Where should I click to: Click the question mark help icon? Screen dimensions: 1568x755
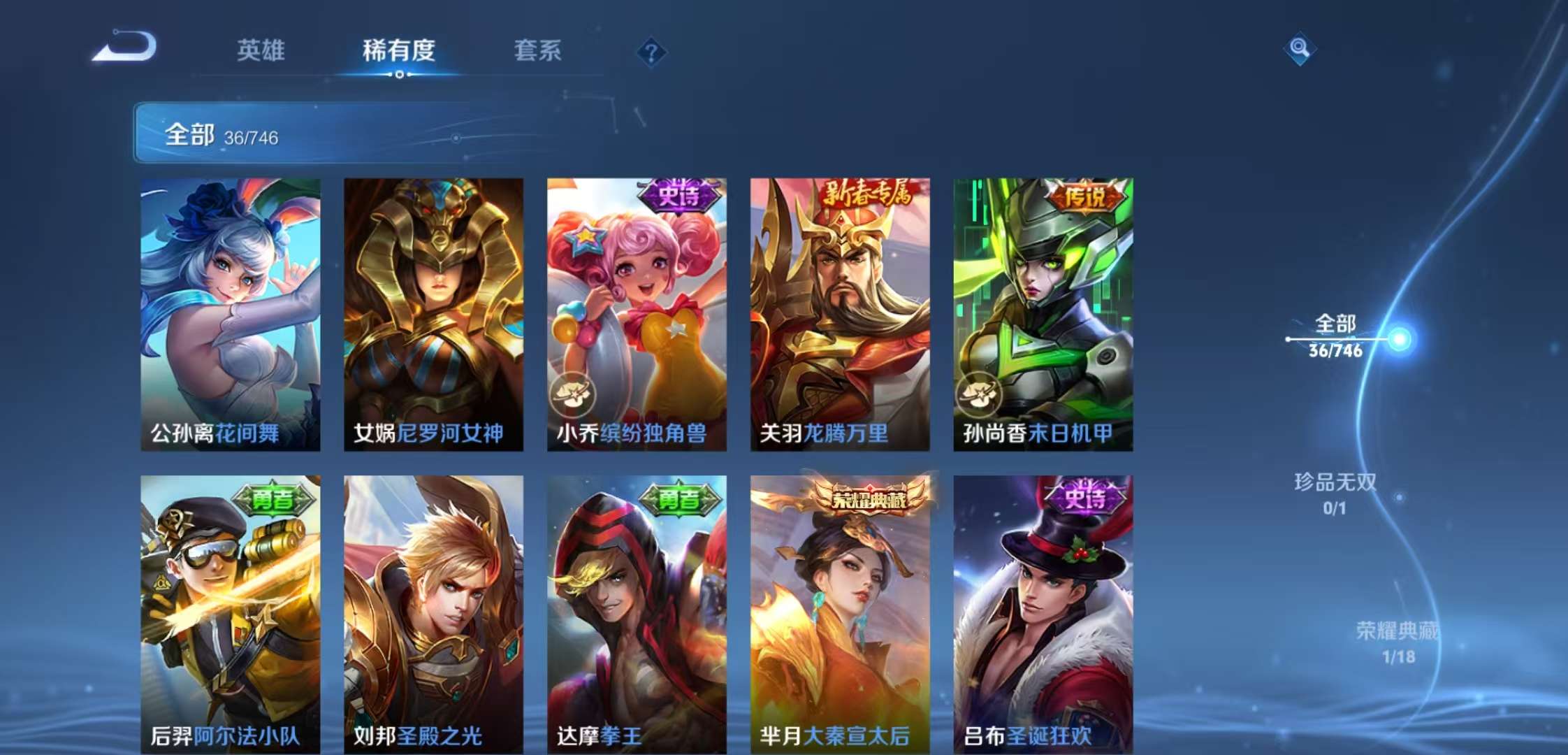(x=651, y=52)
